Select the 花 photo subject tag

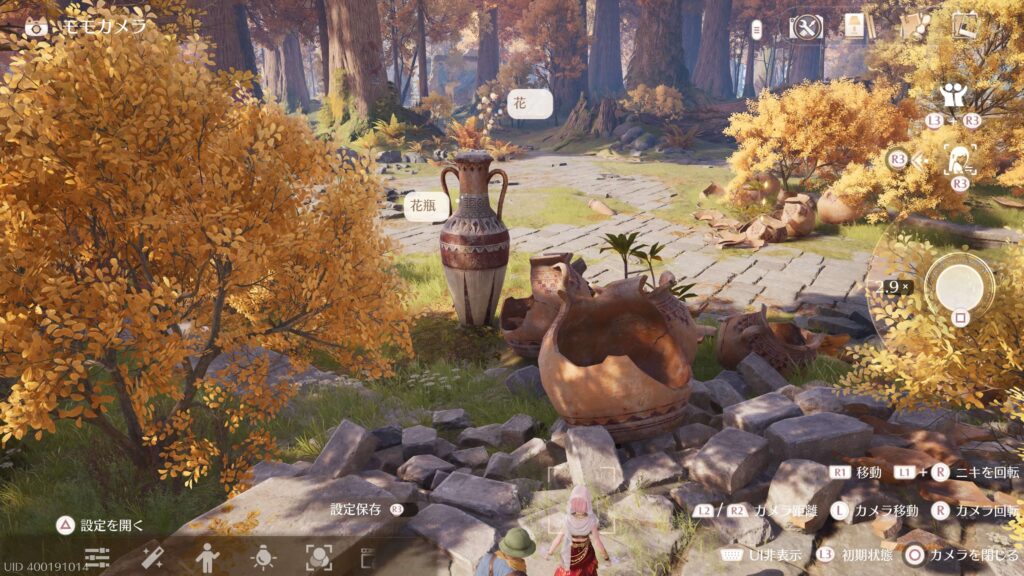tap(530, 103)
